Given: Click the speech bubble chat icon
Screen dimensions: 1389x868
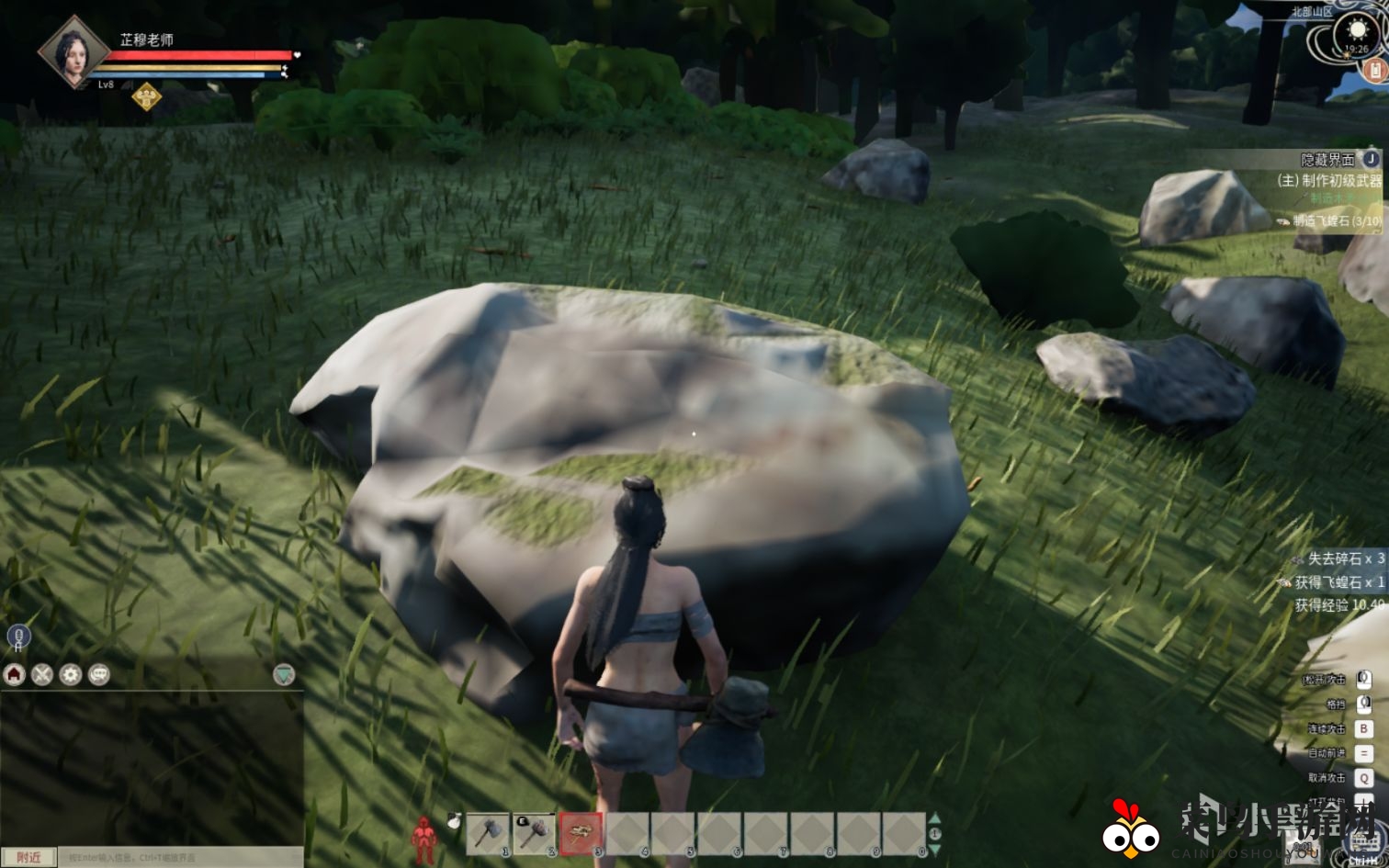Looking at the screenshot, I should (98, 675).
